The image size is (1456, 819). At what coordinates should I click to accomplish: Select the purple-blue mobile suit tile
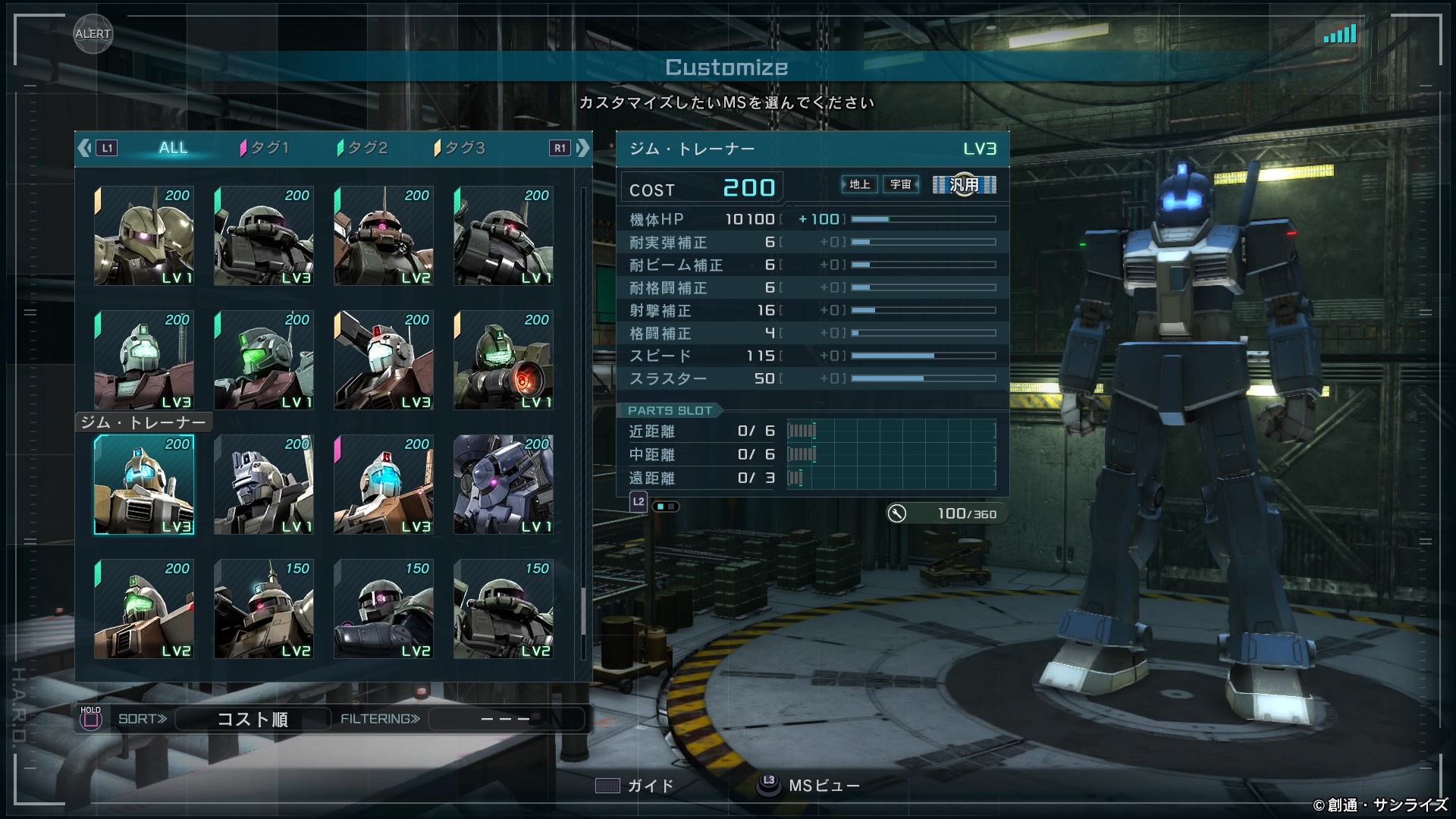[x=504, y=485]
